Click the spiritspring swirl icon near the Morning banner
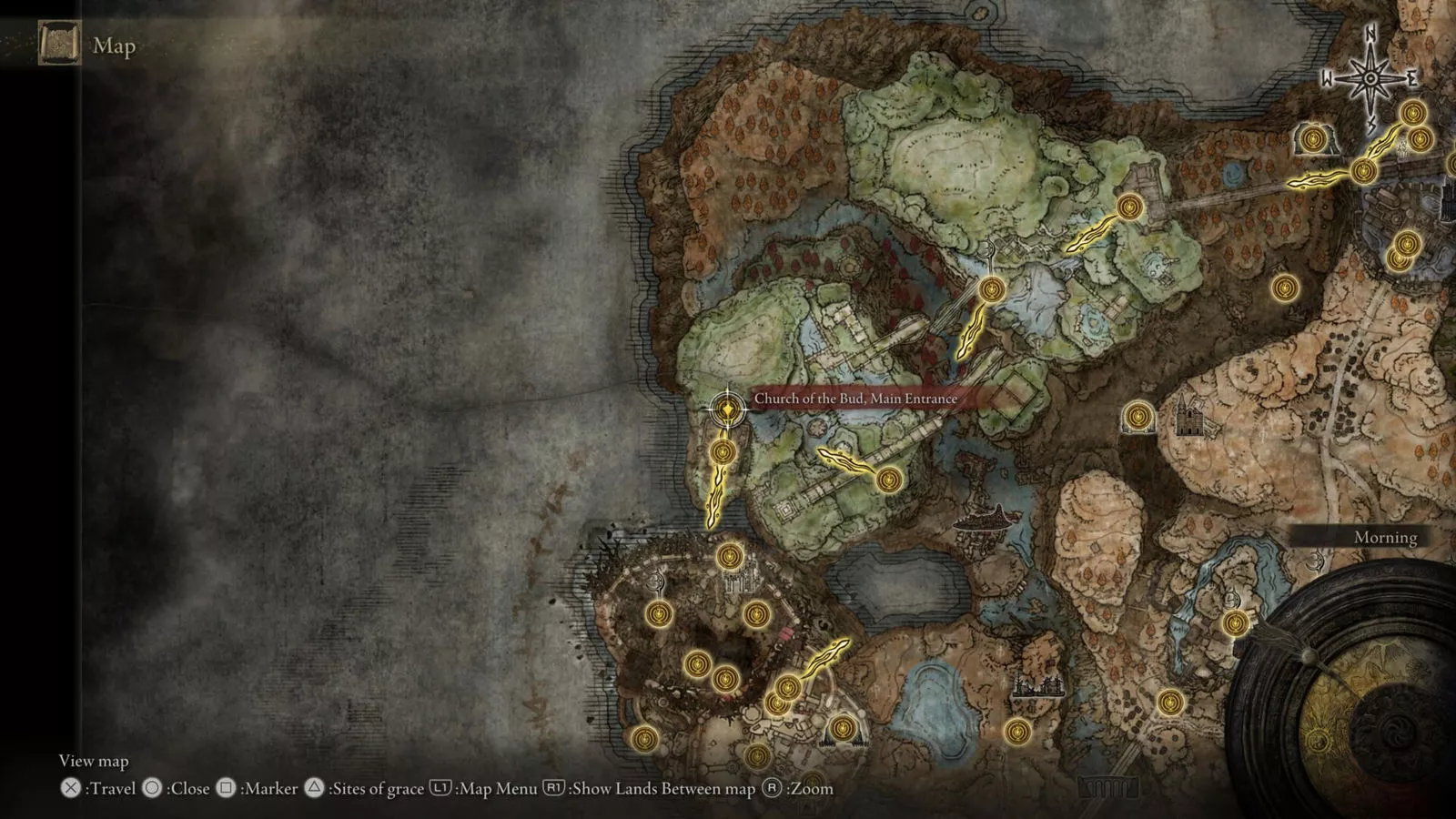 pos(1314,561)
